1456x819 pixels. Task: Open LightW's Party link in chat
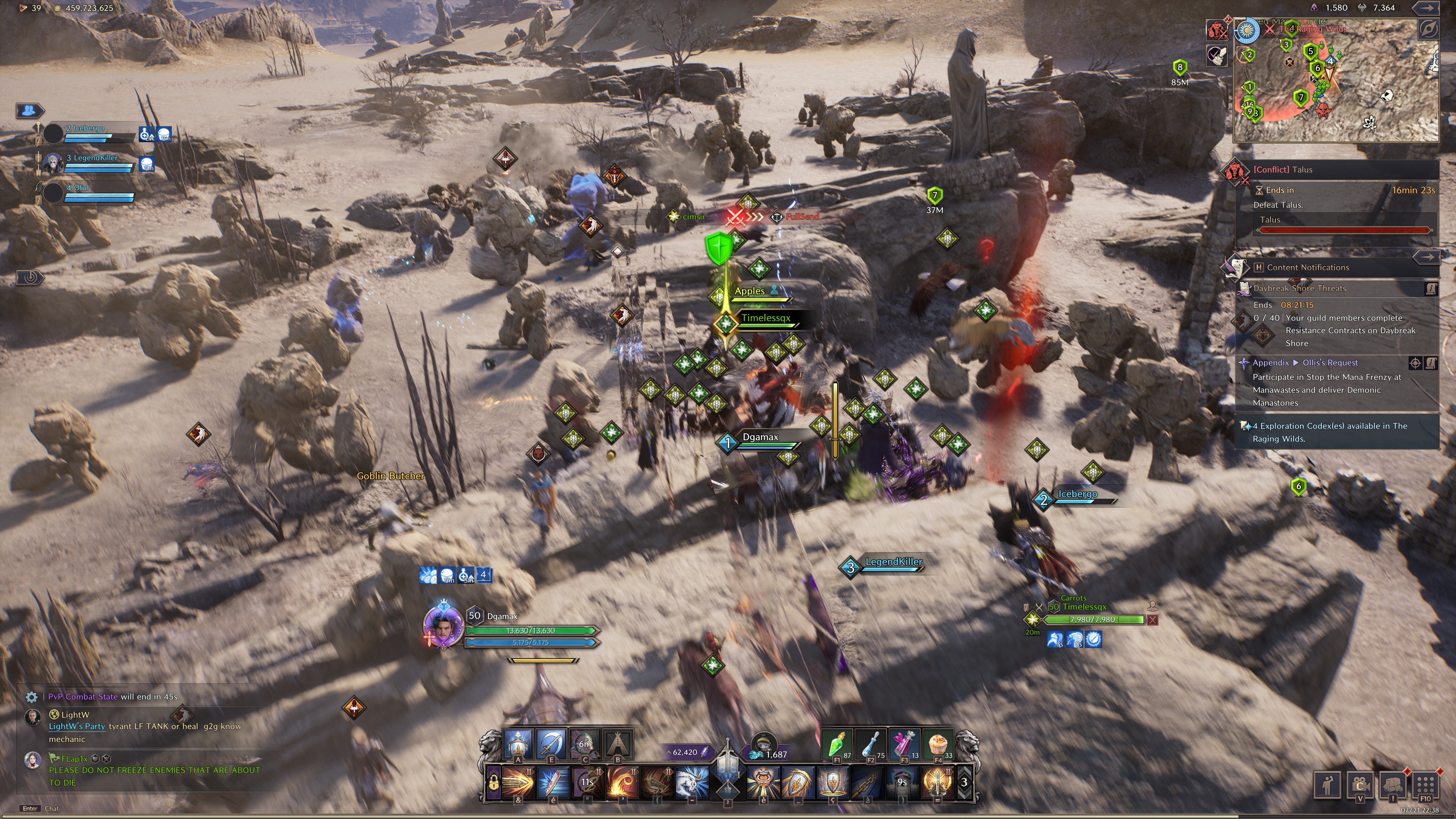pos(77,726)
